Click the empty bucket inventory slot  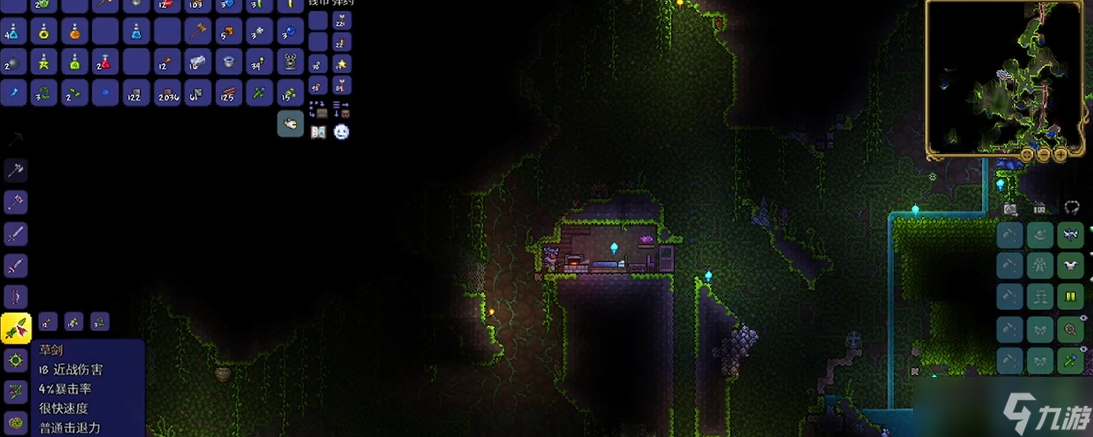click(229, 62)
